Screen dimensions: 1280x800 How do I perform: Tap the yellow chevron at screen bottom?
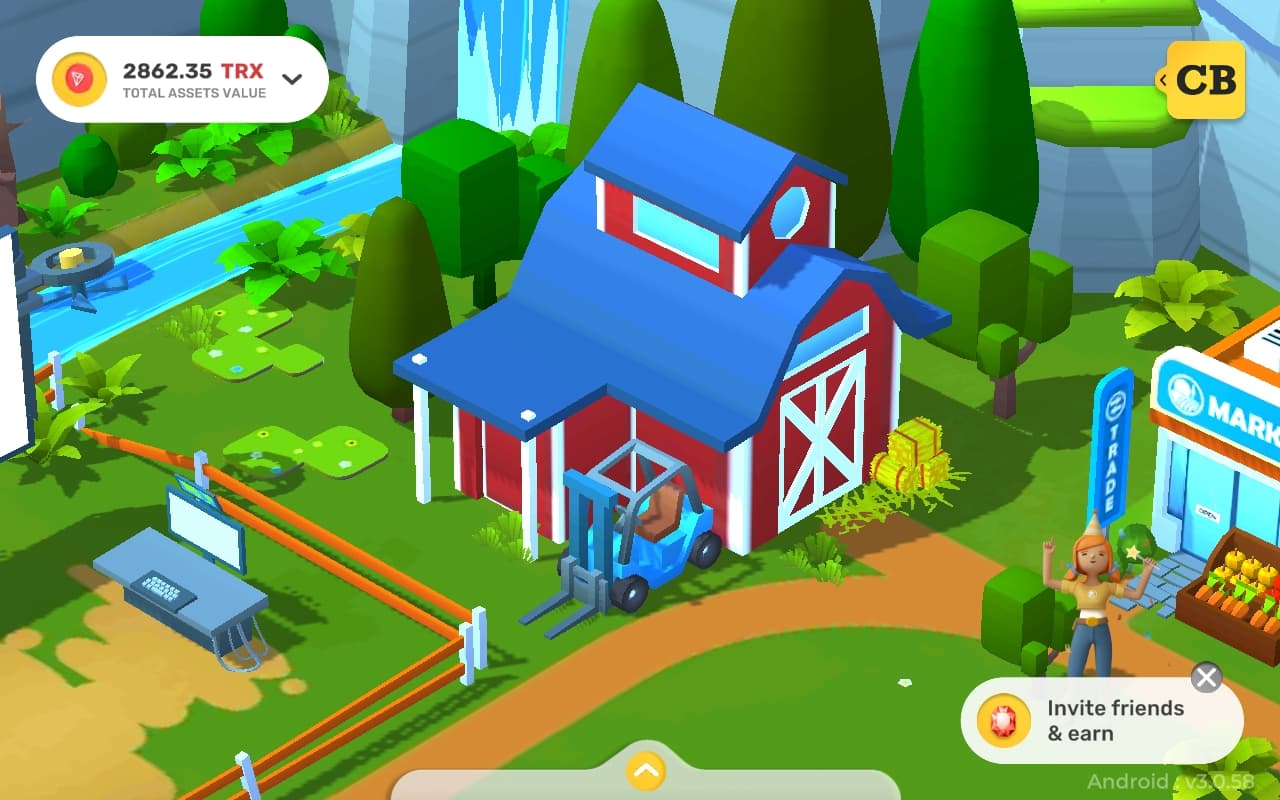645,771
